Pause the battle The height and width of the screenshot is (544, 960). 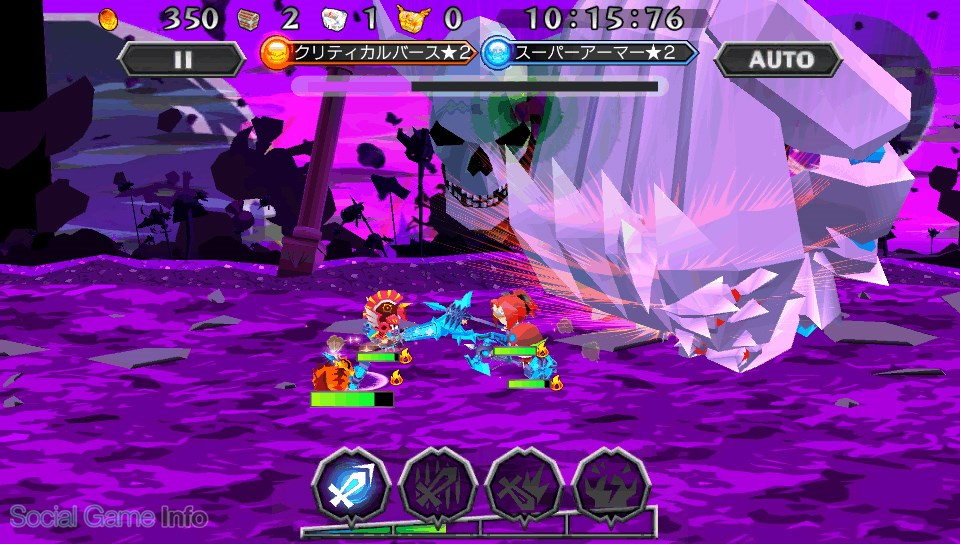pyautogui.click(x=181, y=58)
